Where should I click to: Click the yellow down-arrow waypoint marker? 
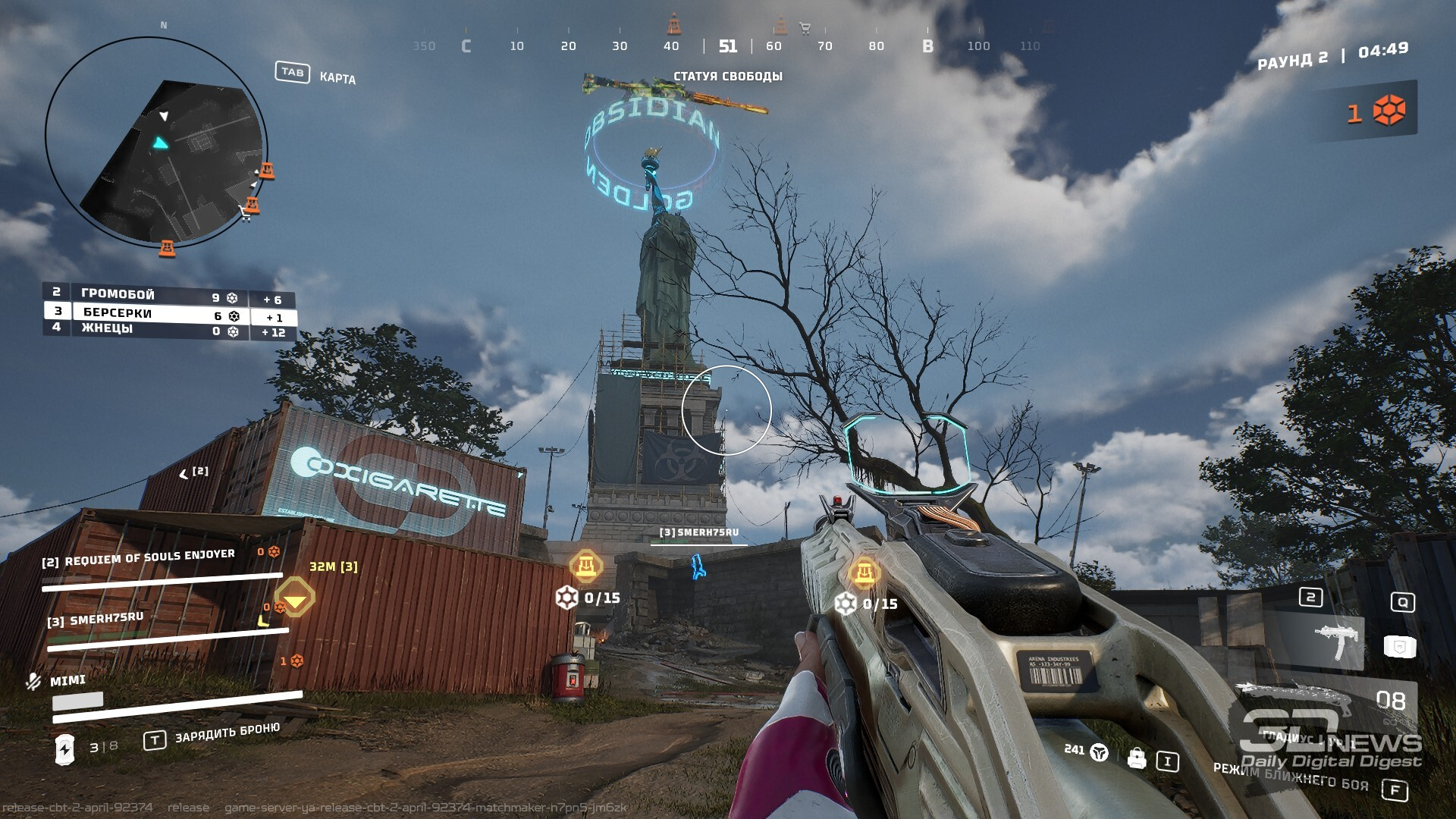294,599
